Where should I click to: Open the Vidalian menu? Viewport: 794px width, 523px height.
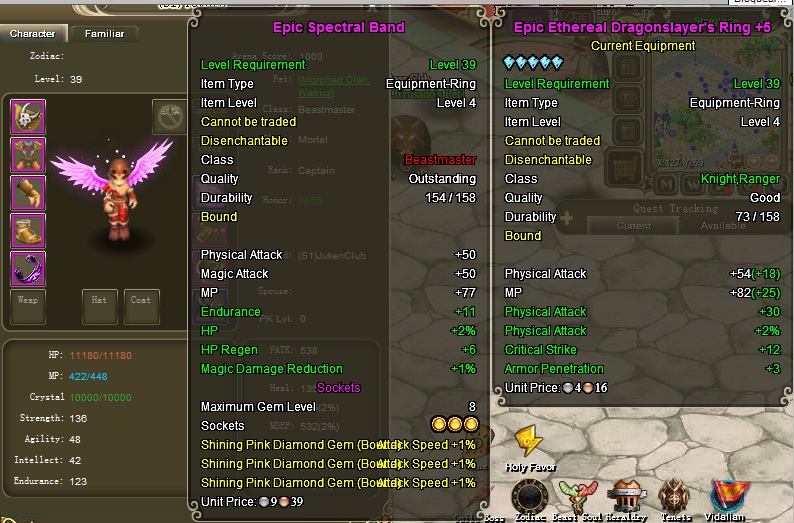coord(728,495)
